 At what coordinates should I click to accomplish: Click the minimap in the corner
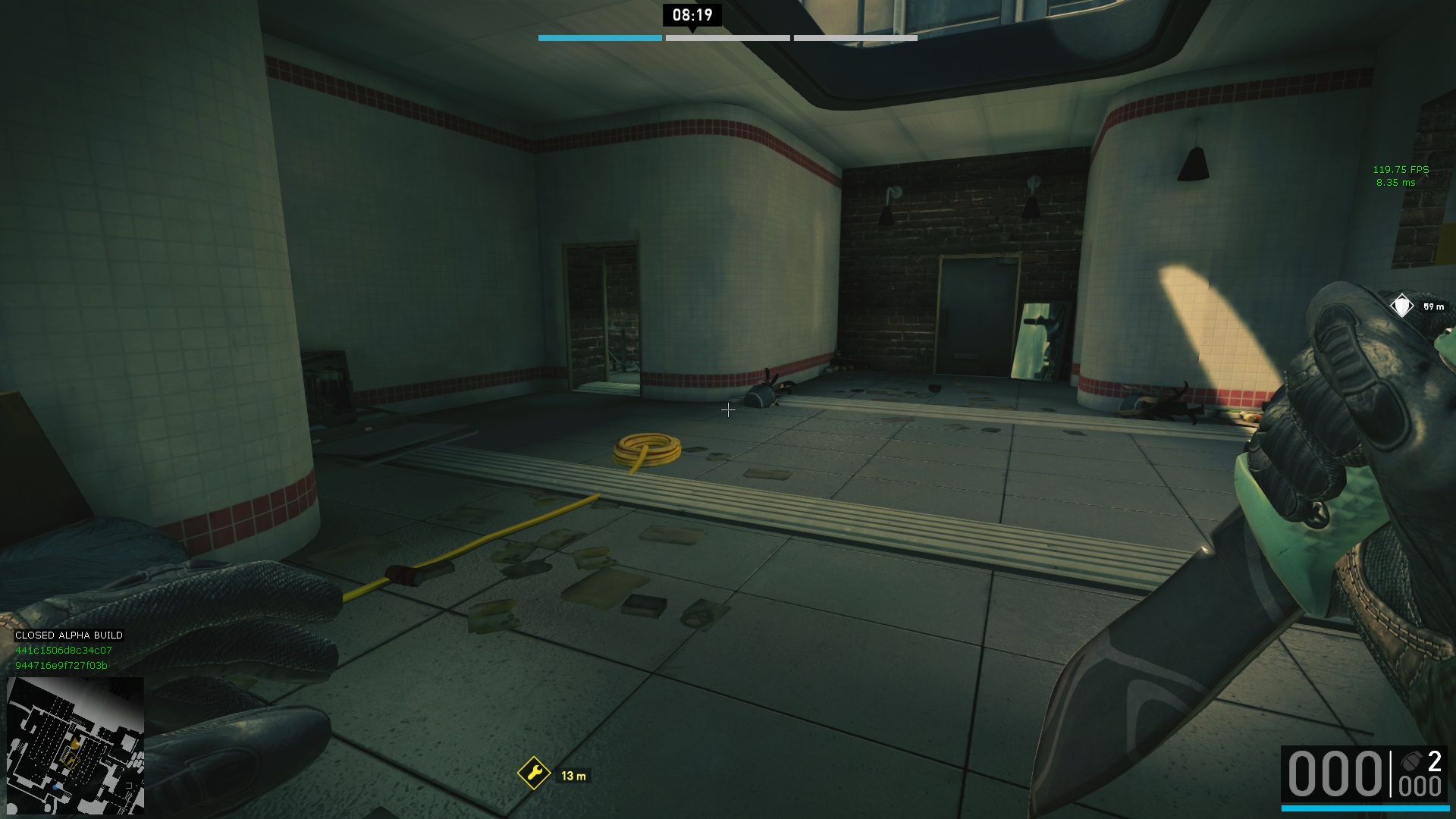pyautogui.click(x=76, y=745)
